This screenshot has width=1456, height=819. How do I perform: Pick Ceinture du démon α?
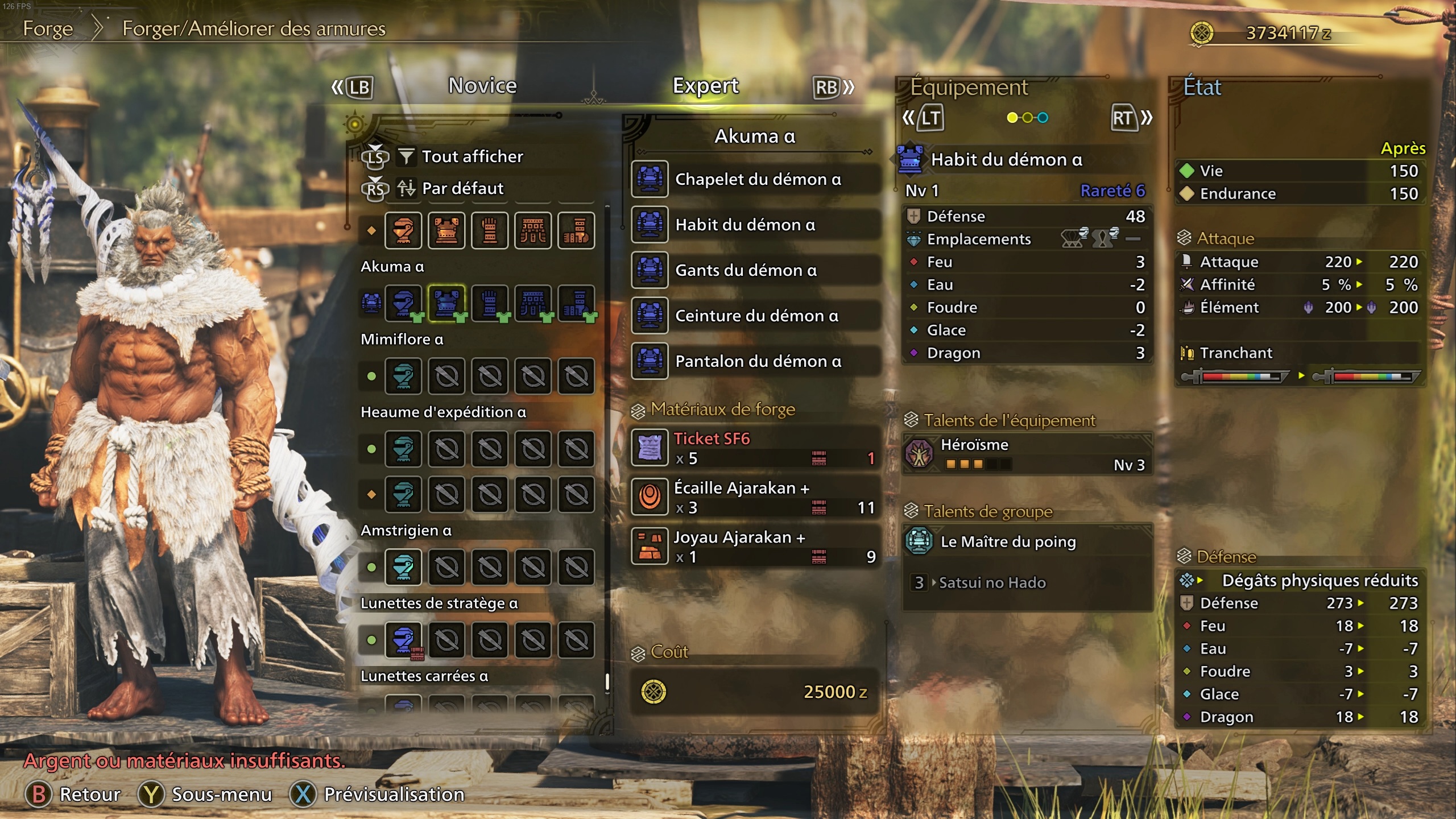point(756,316)
